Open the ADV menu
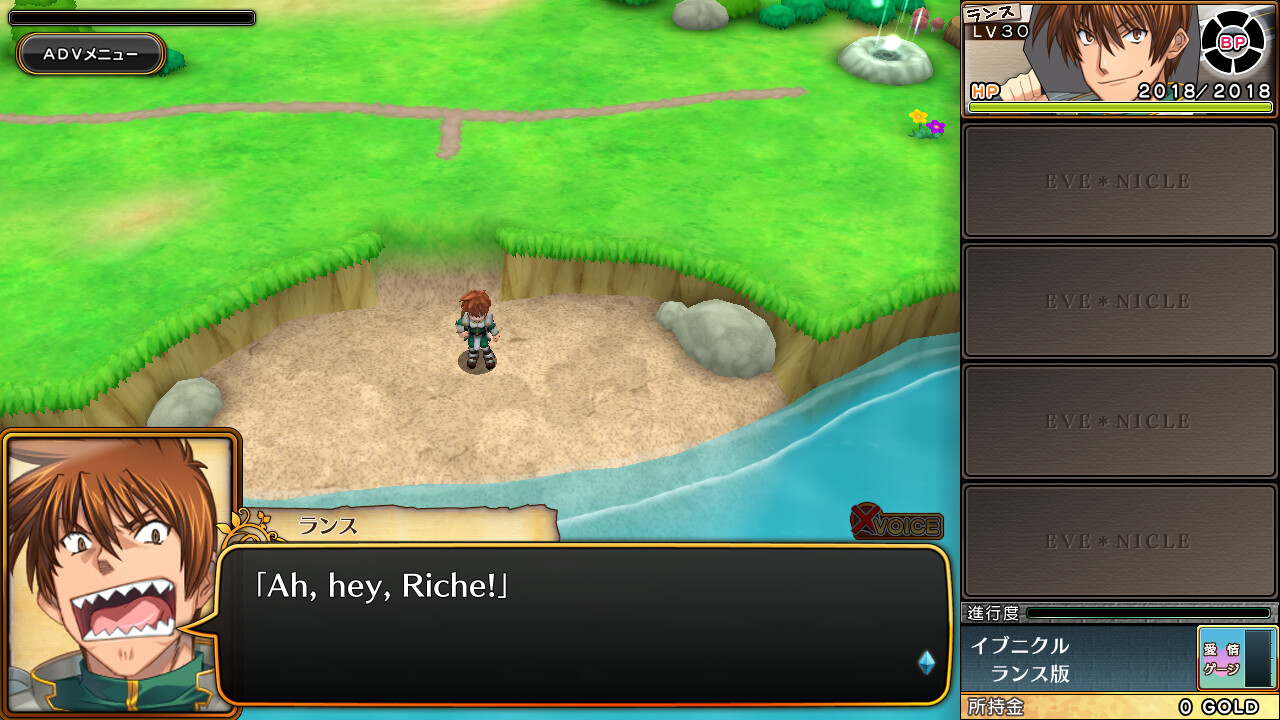1280x720 pixels. click(91, 55)
